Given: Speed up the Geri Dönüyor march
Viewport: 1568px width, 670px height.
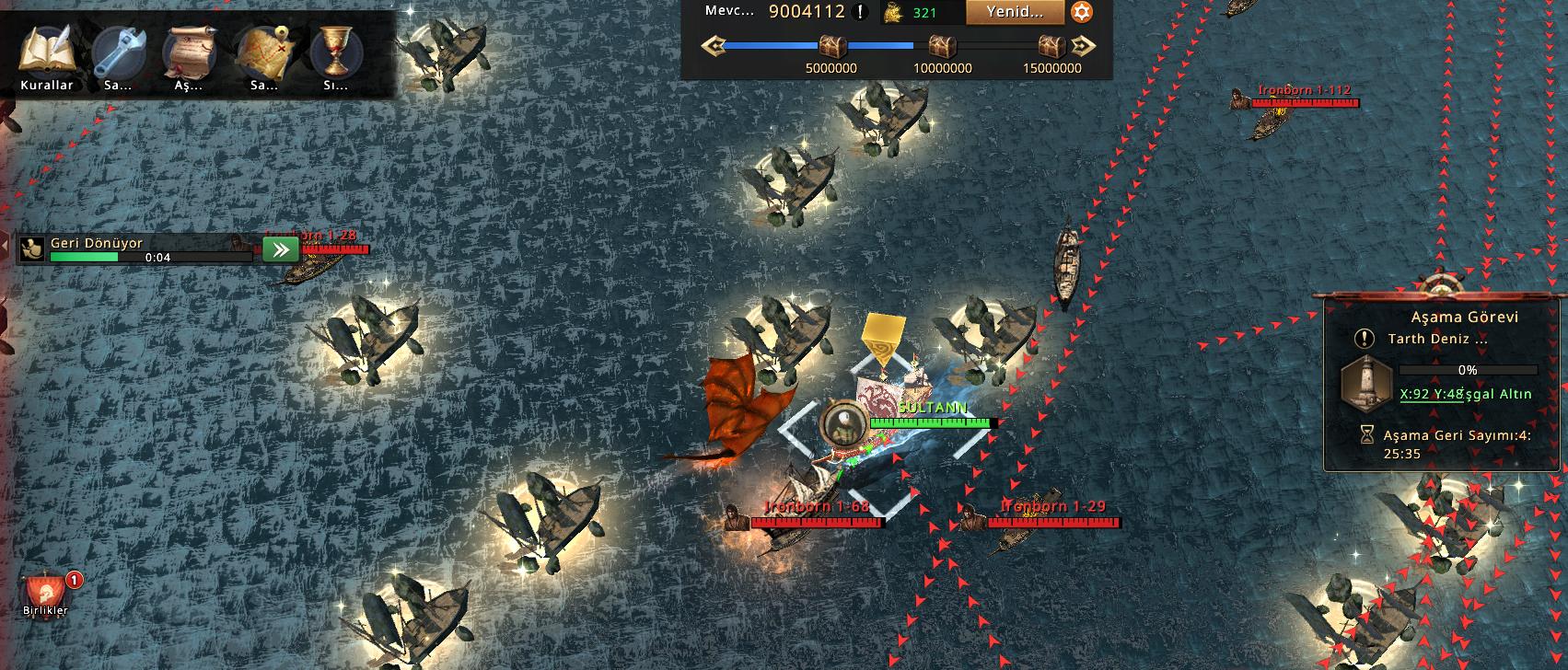Looking at the screenshot, I should click(280, 249).
